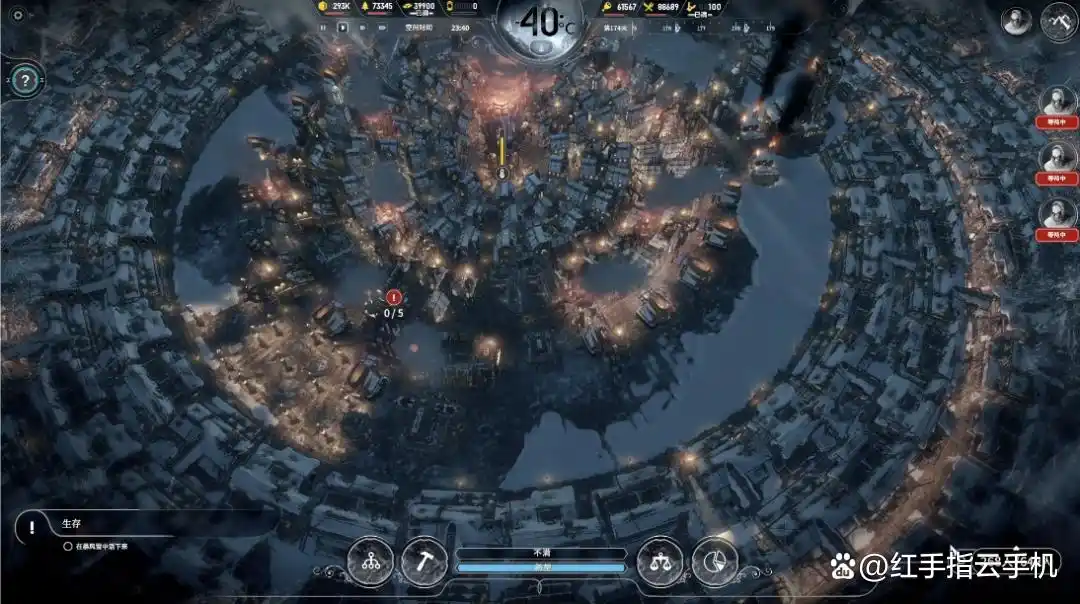Click the 不满 tension bar
The width and height of the screenshot is (1080, 604).
(x=541, y=553)
